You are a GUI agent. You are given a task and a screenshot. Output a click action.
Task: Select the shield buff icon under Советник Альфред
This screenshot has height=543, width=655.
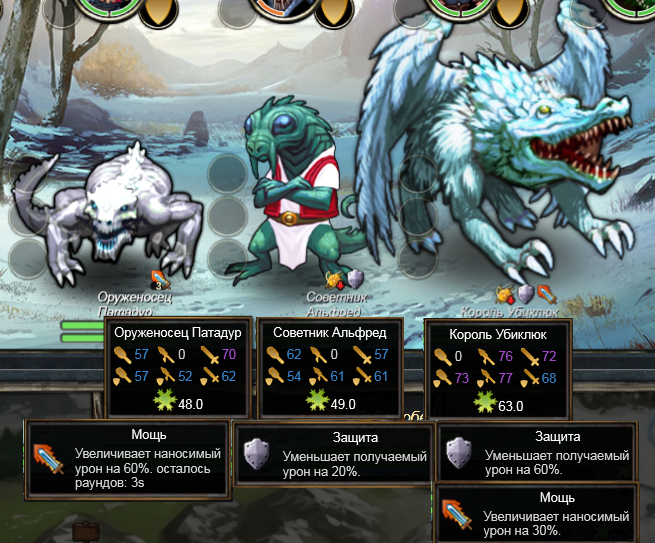pos(353,281)
